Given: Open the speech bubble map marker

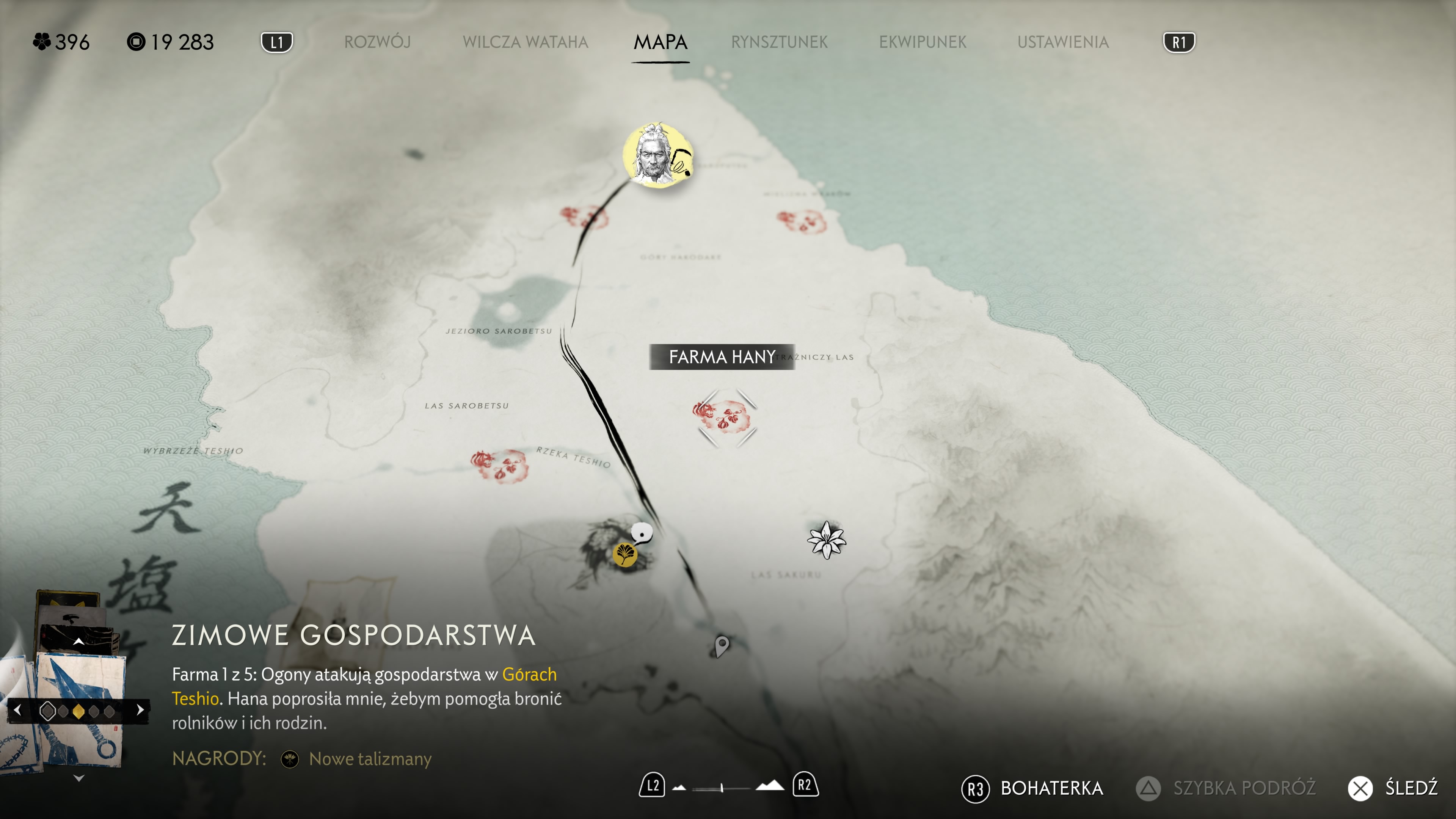Looking at the screenshot, I should 642,532.
